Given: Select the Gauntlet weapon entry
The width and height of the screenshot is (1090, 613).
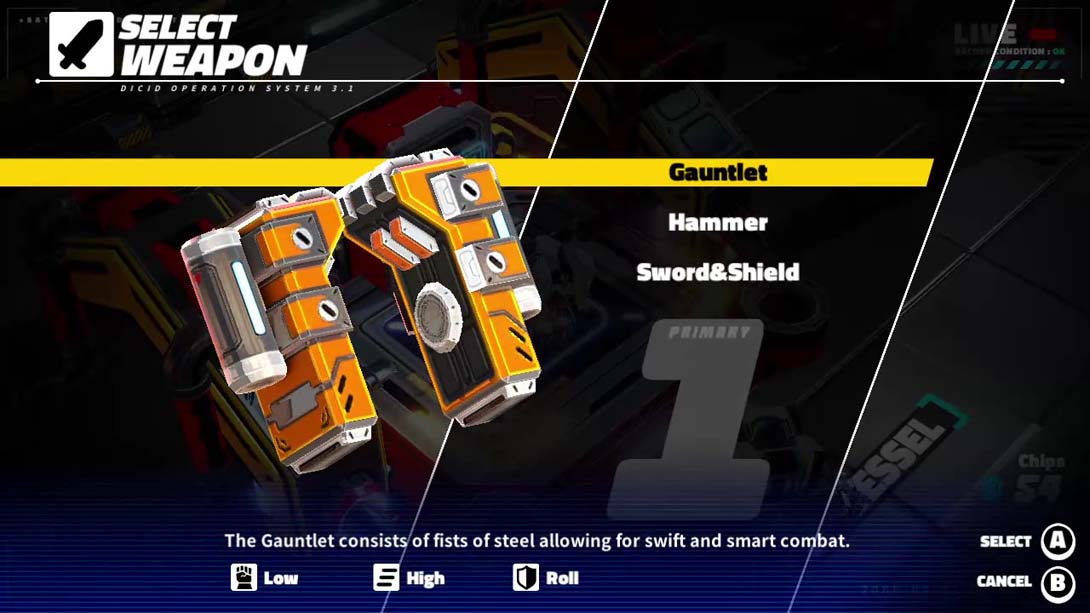Looking at the screenshot, I should pos(717,172).
